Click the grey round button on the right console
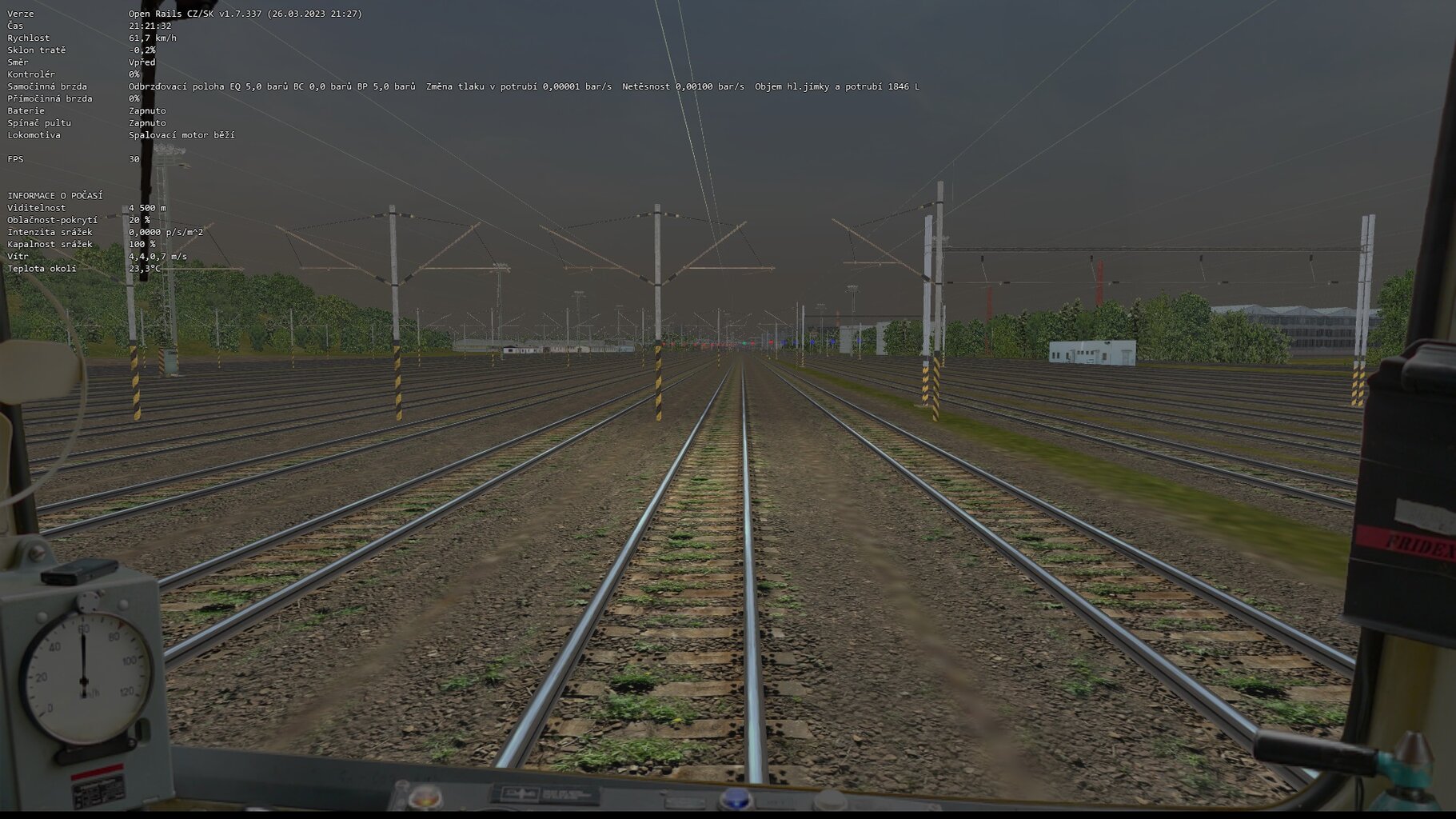 [x=828, y=799]
